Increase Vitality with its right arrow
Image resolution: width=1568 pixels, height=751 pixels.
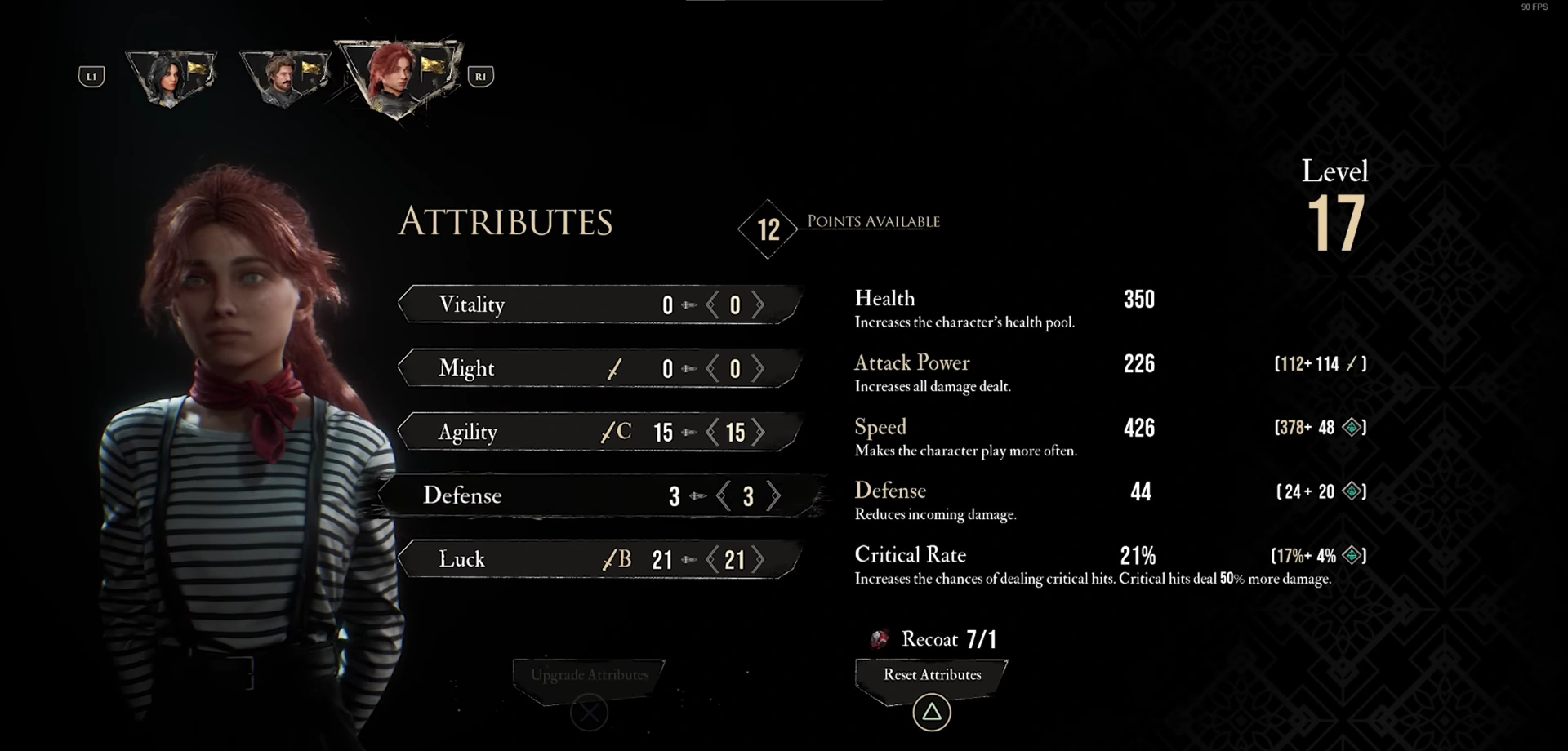(759, 305)
